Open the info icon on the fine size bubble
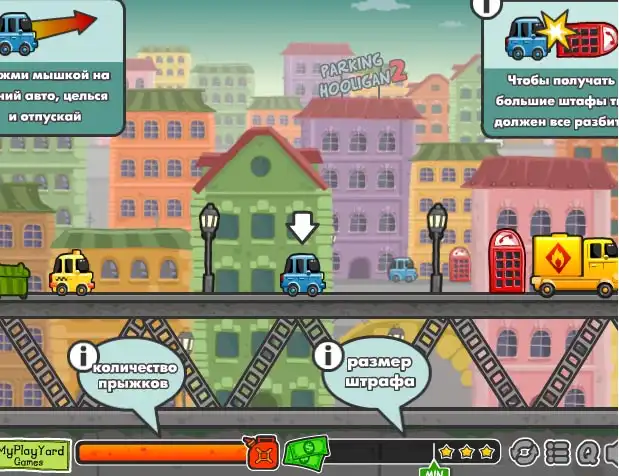The width and height of the screenshot is (619, 476). (328, 355)
